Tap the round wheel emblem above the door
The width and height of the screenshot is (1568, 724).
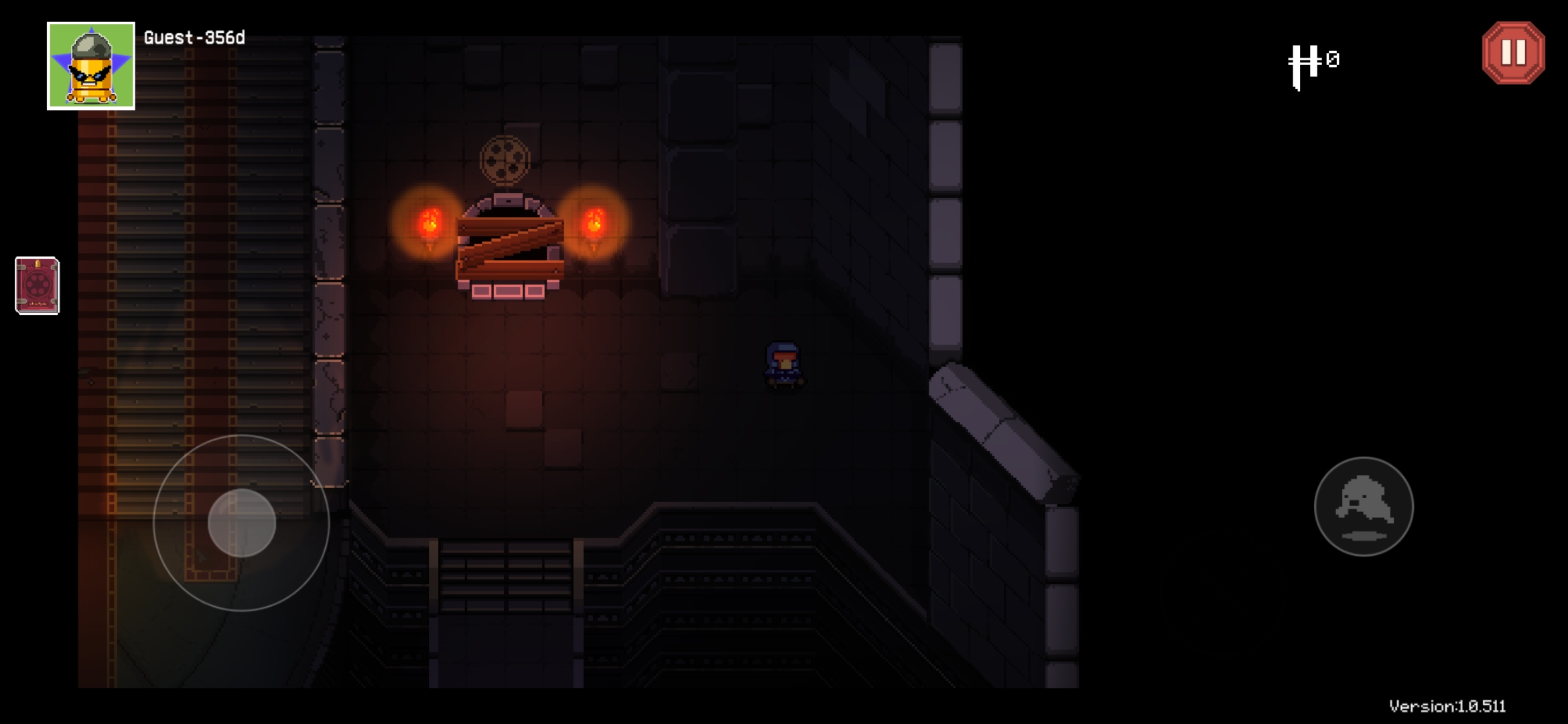tap(504, 160)
